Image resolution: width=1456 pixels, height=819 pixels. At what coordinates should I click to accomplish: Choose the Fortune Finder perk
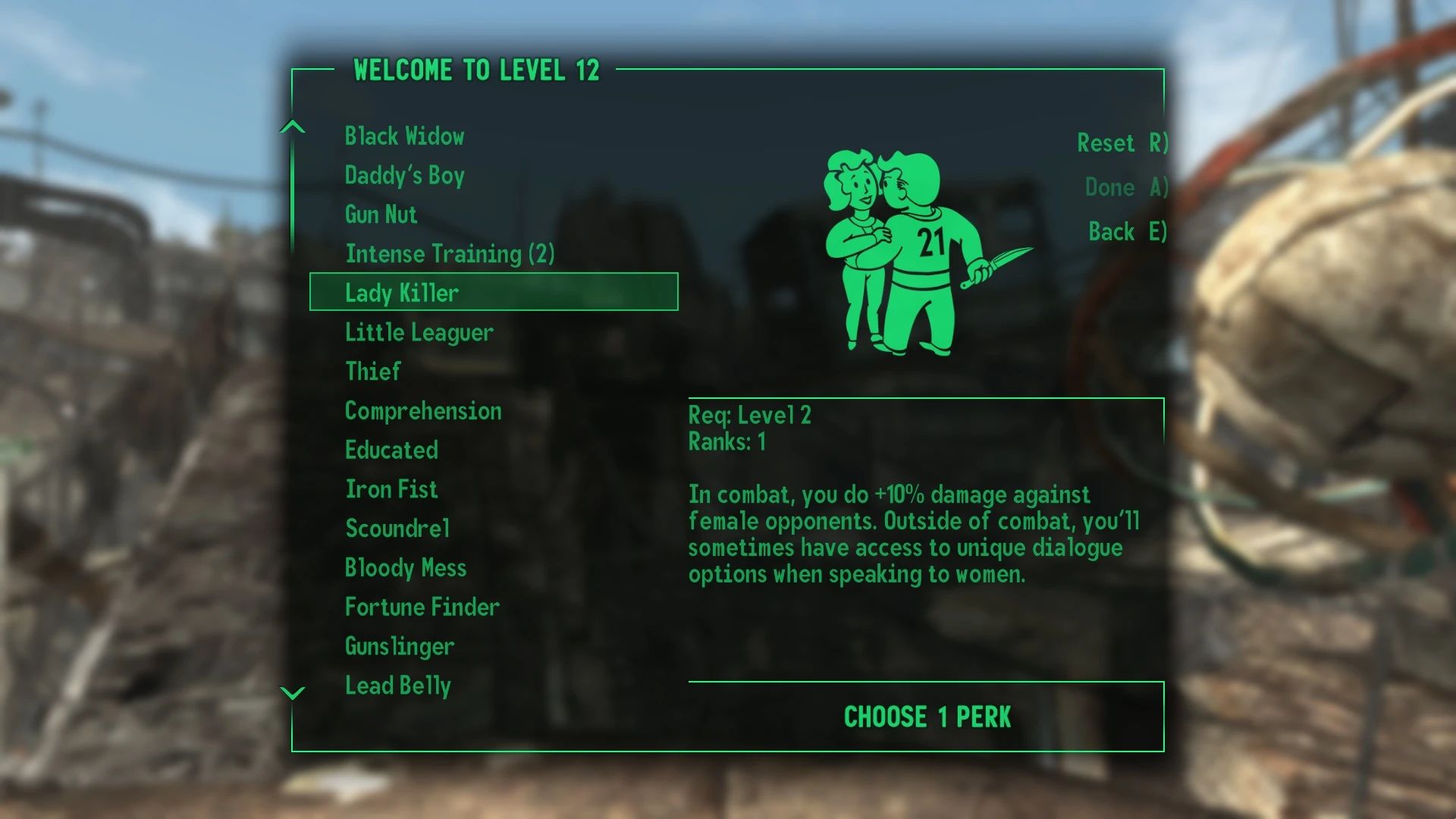tap(422, 607)
